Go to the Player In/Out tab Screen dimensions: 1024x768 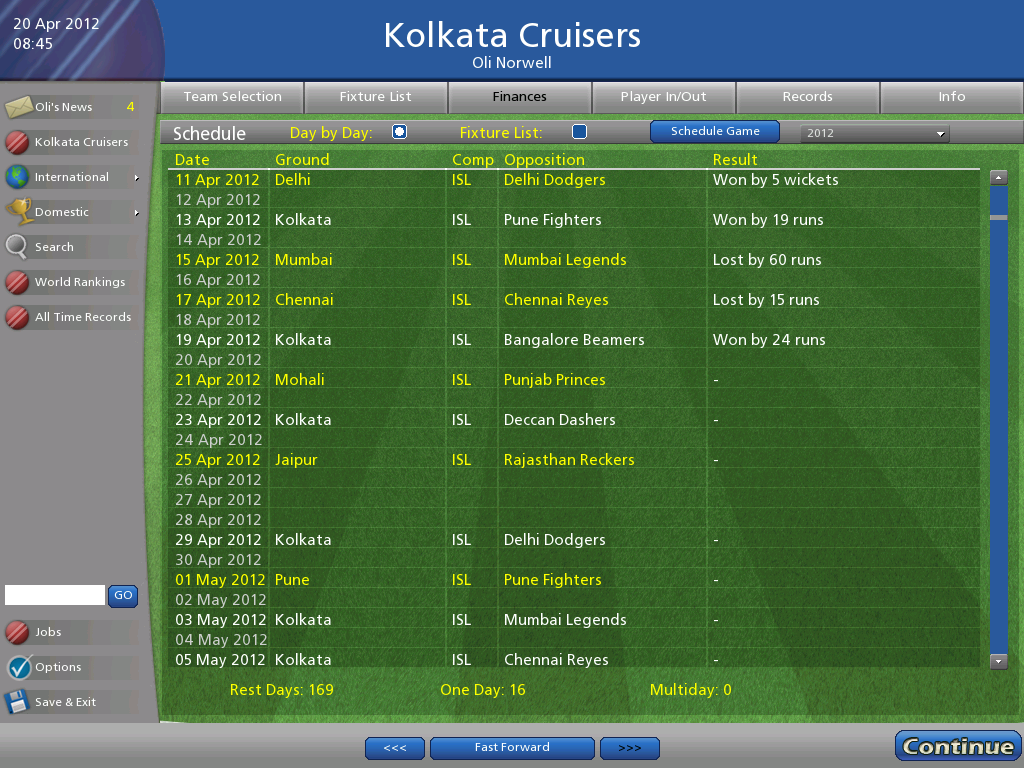[x=664, y=97]
